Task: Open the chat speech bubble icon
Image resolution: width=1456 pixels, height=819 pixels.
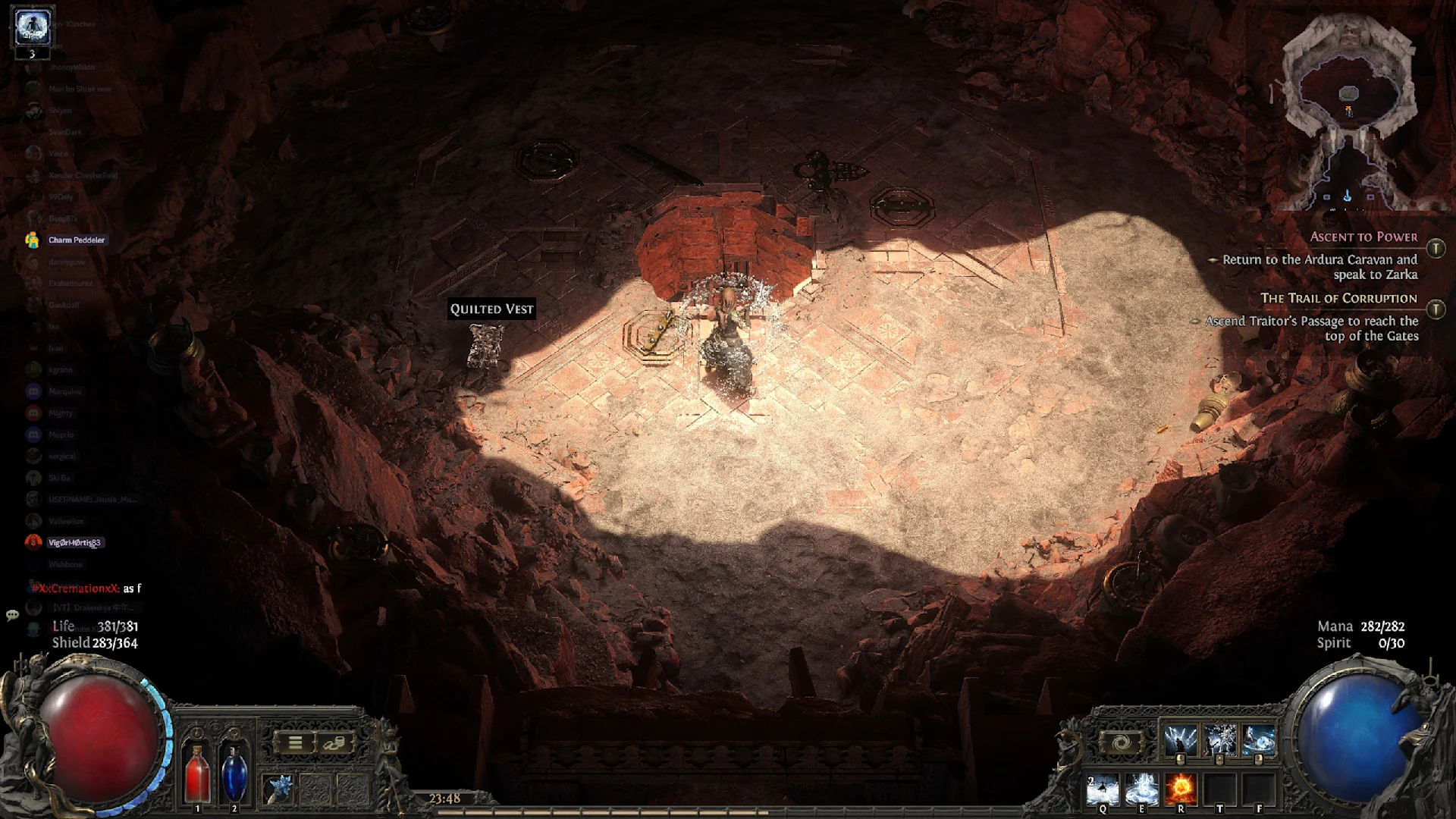Action: [12, 615]
